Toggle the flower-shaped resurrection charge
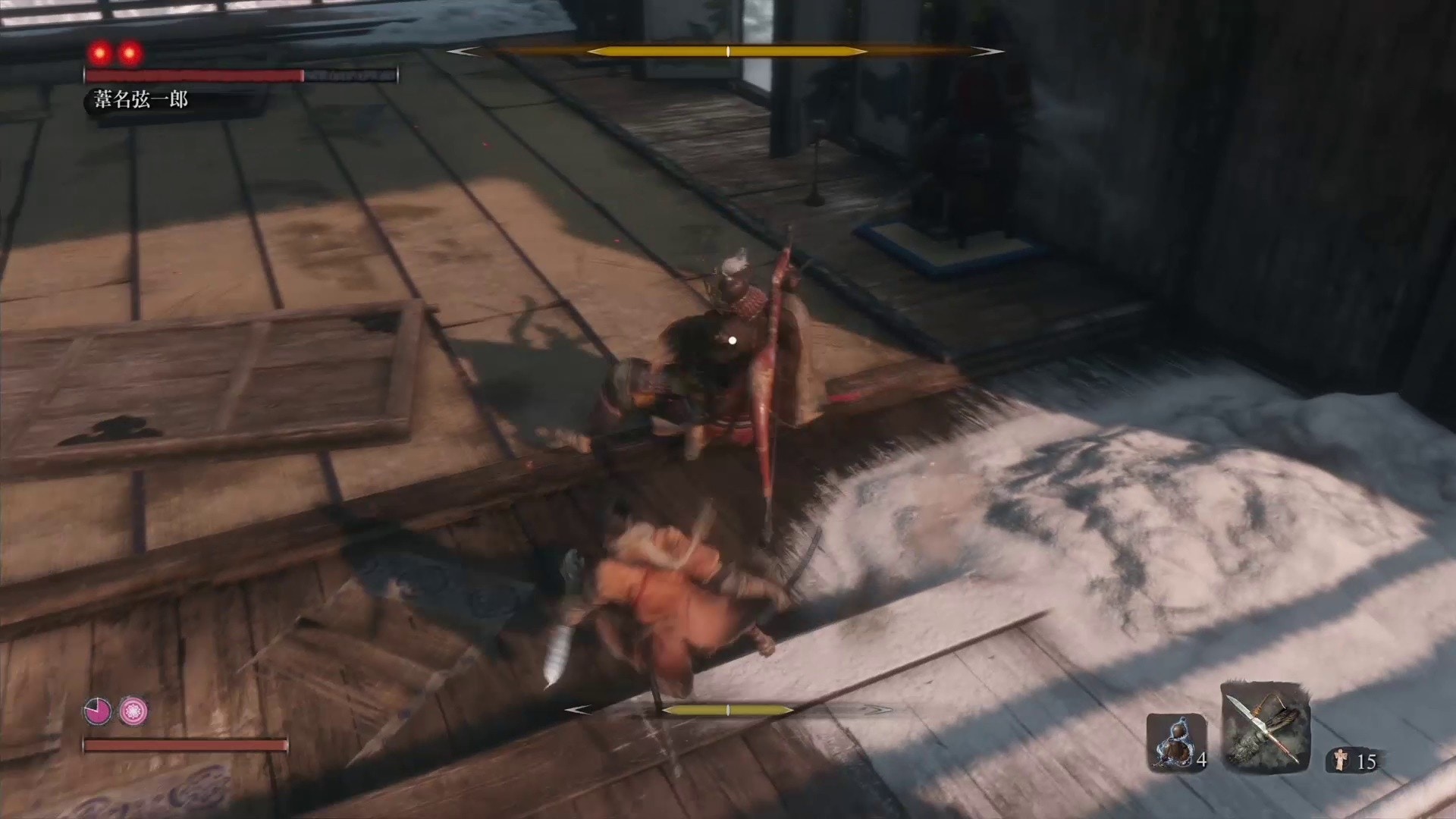The width and height of the screenshot is (1456, 819). click(x=133, y=711)
